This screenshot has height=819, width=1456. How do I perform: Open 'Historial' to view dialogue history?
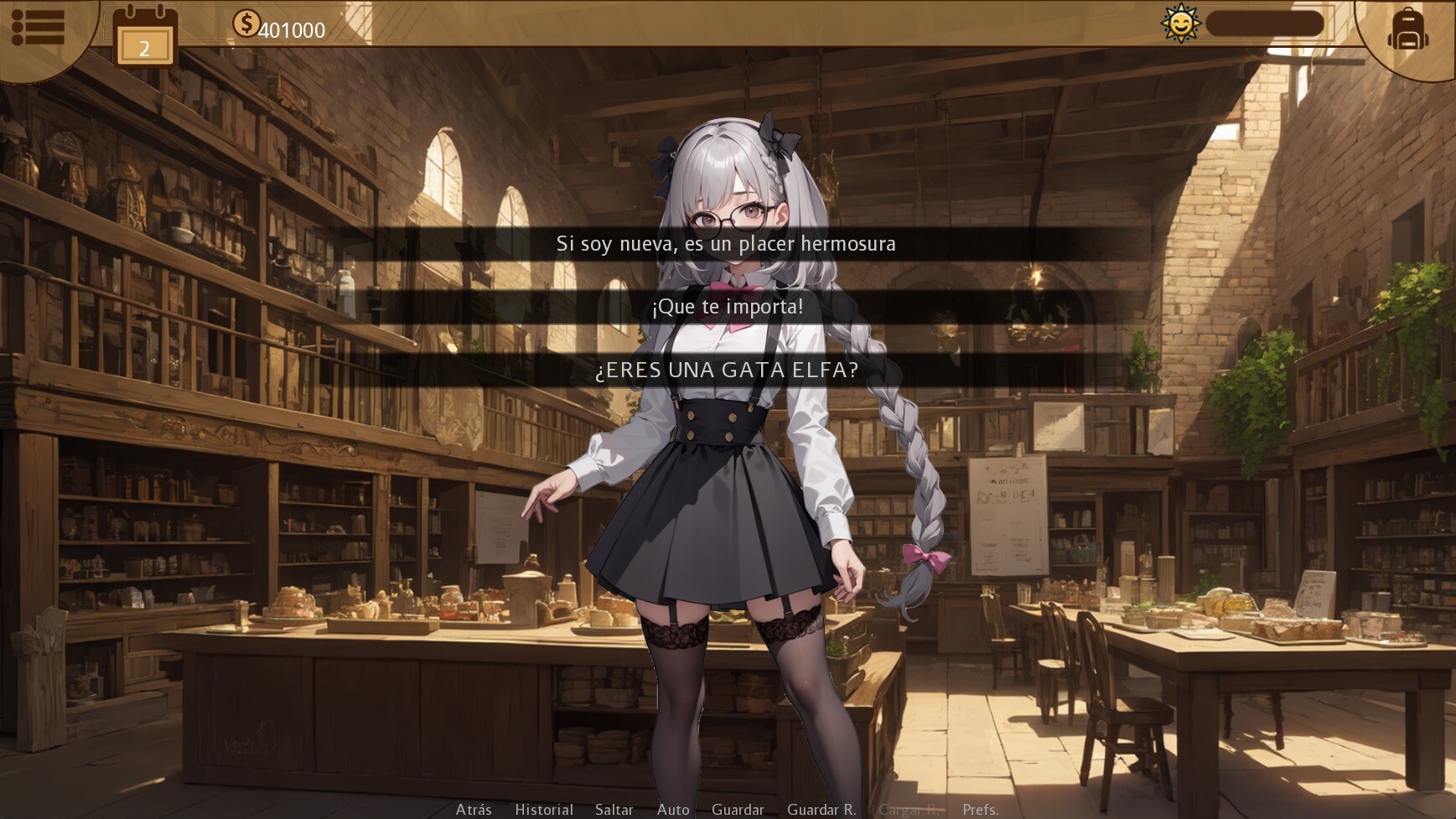point(543,810)
